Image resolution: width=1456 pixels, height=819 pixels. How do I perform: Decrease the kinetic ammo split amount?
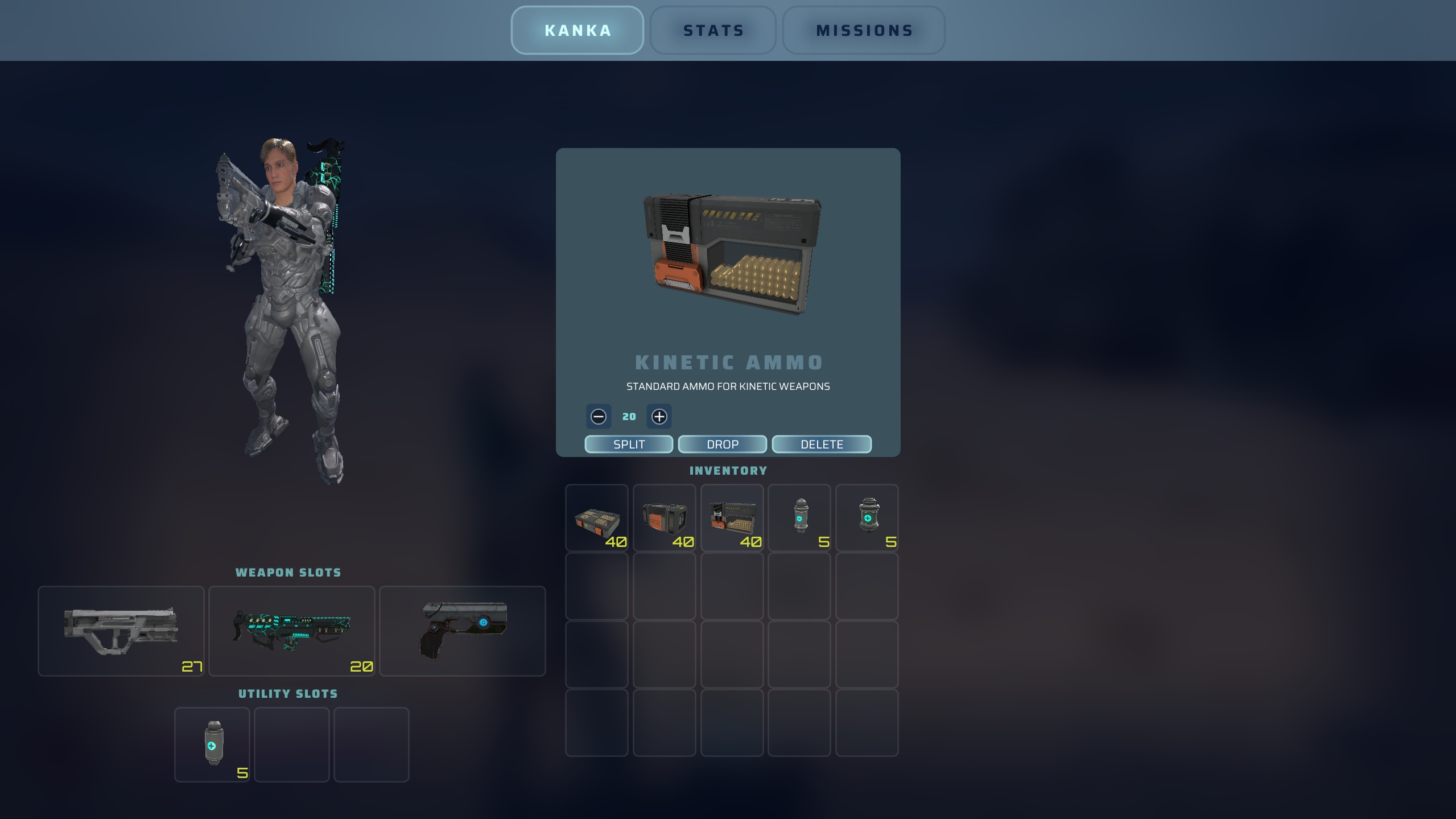[599, 417]
